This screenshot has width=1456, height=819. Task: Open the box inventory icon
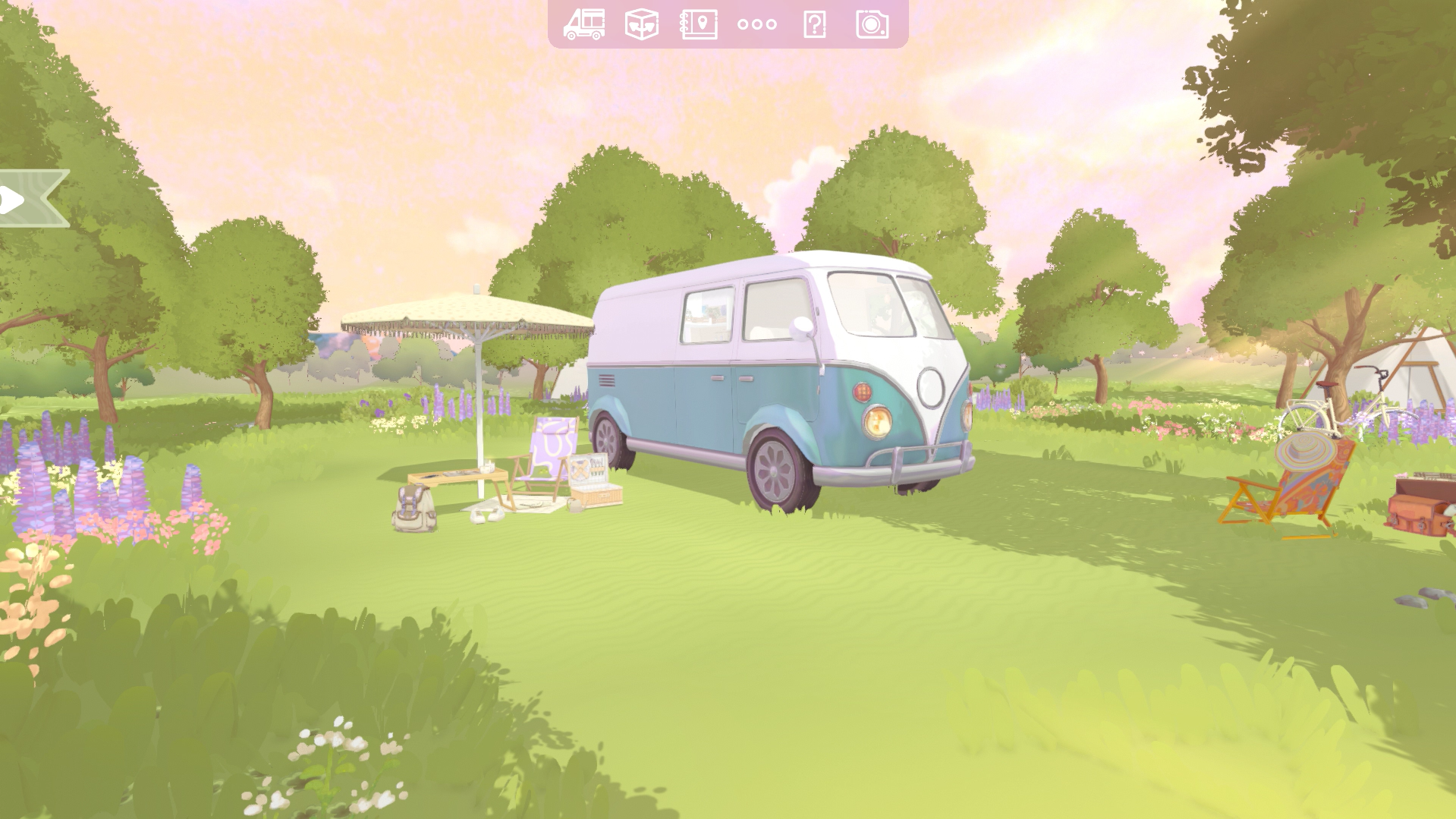641,24
